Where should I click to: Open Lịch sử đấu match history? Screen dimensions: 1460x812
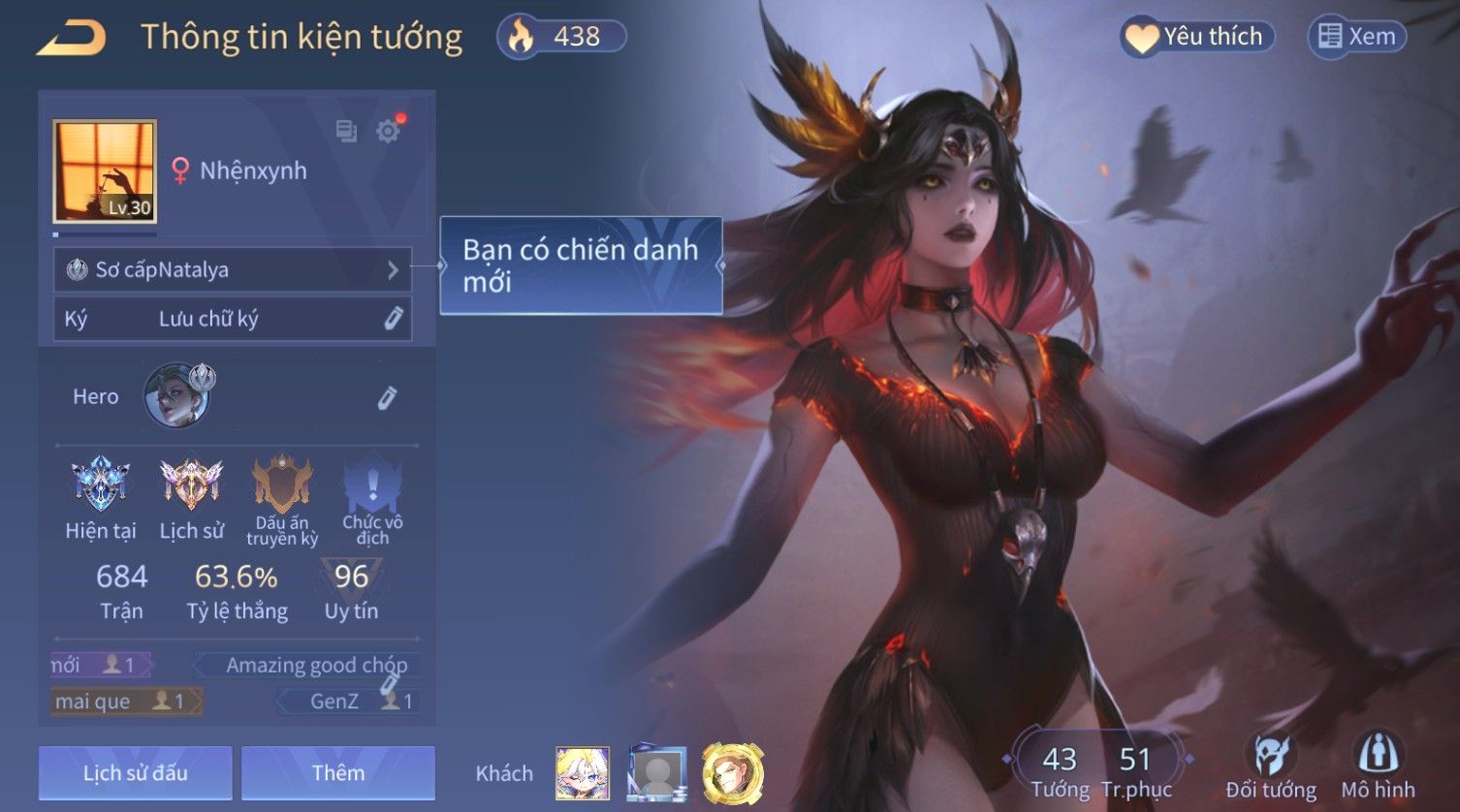(136, 772)
